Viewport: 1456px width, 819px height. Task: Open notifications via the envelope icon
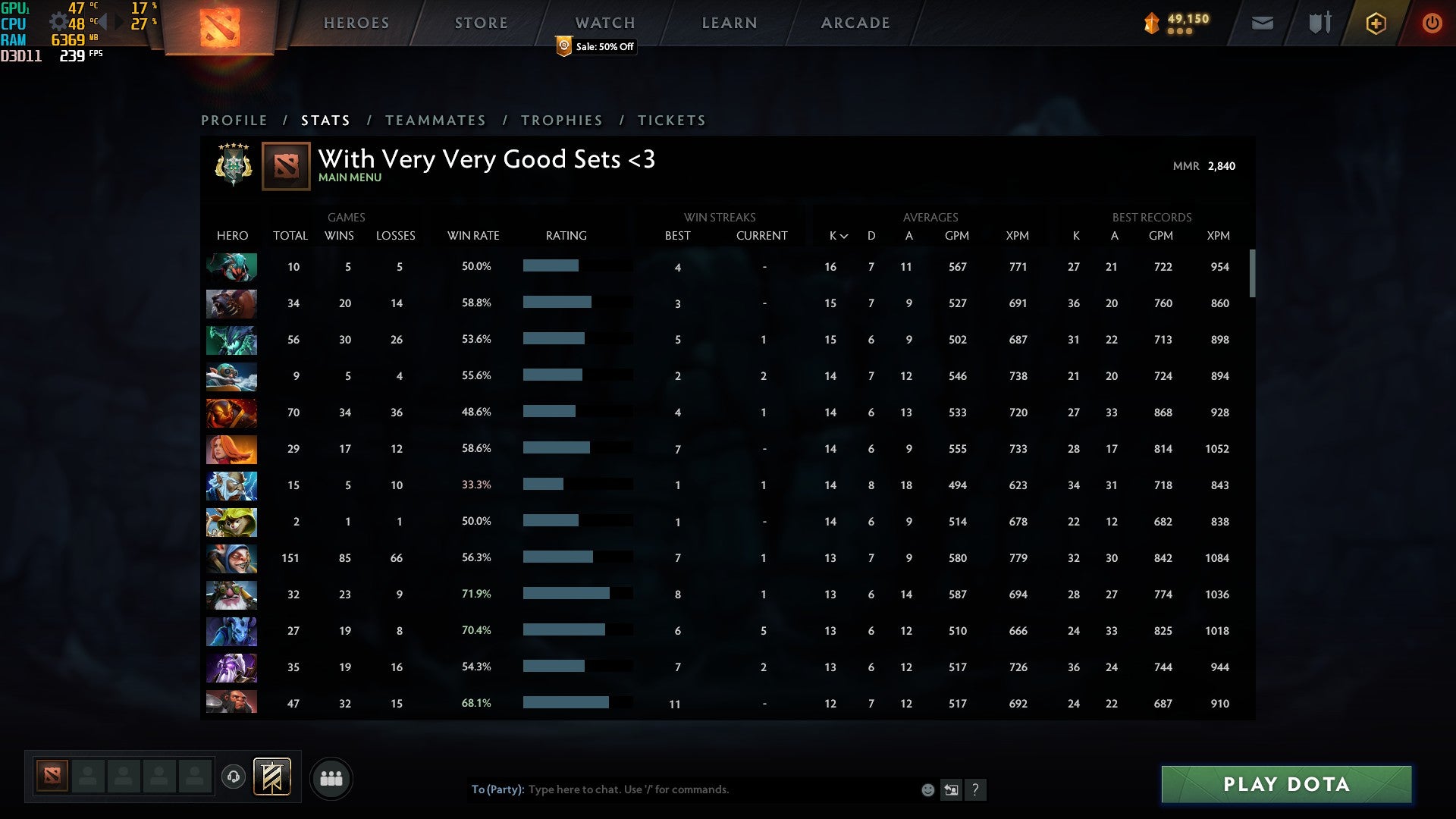[1263, 23]
